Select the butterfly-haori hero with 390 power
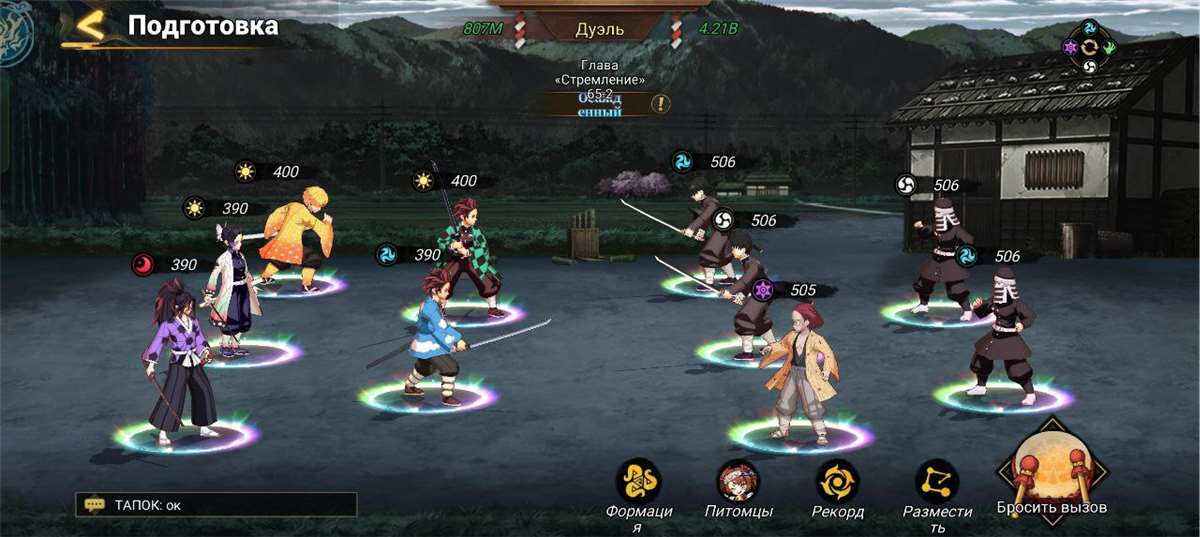The image size is (1200, 537). coord(233,292)
